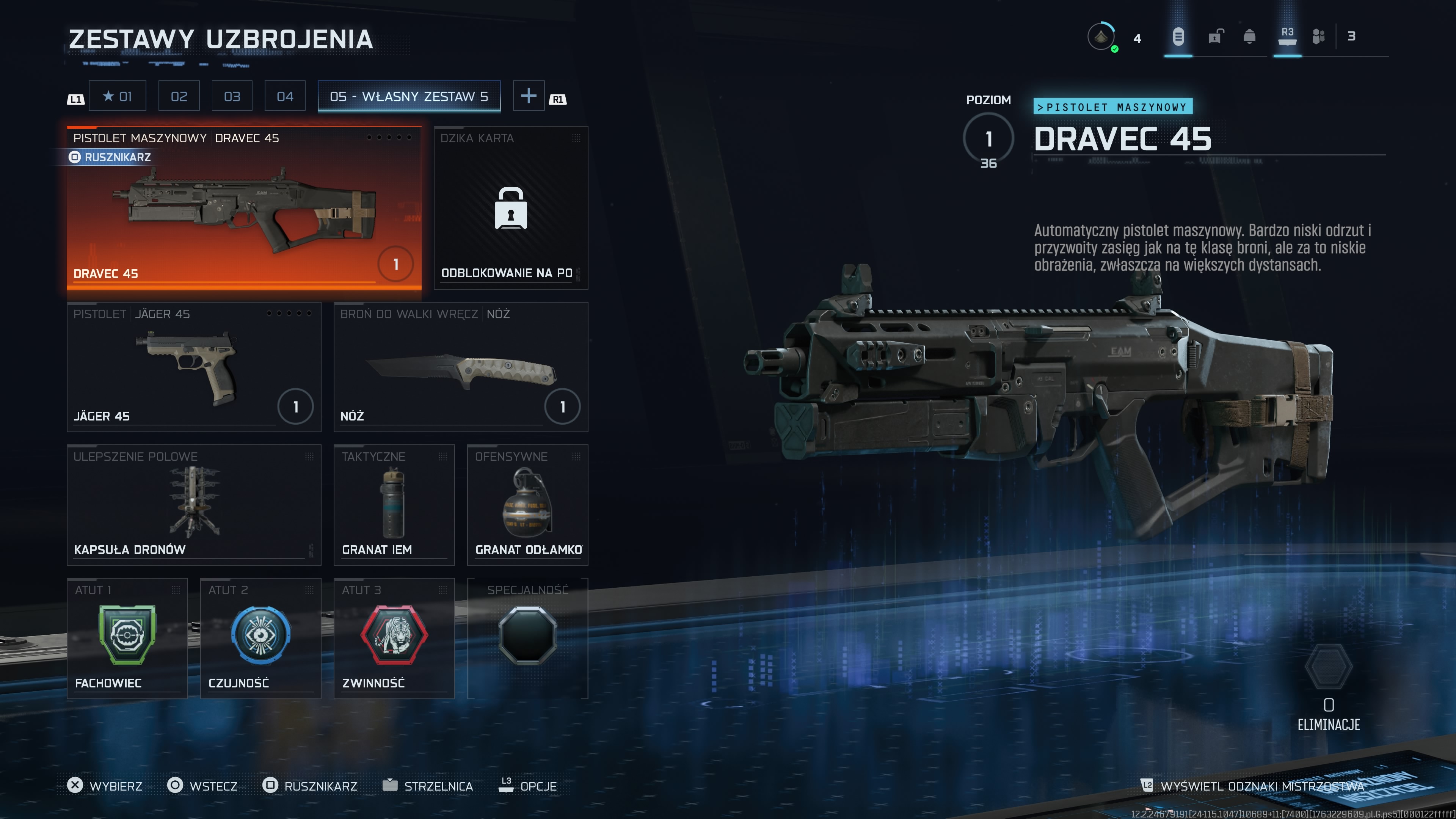This screenshot has height=819, width=1456.
Task: Select the CZUJNOŚĆ perk icon
Action: tap(260, 635)
